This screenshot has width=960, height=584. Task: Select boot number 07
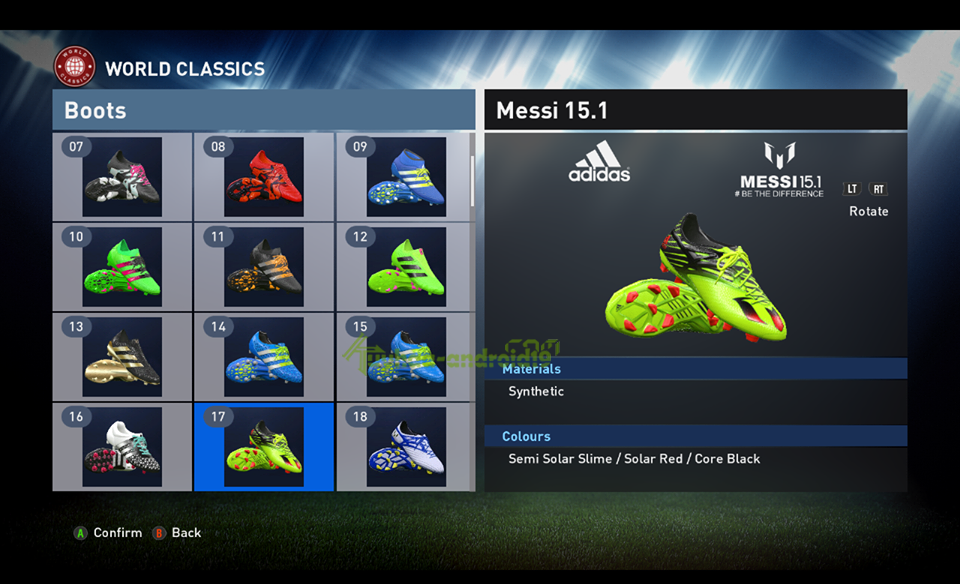(x=122, y=177)
